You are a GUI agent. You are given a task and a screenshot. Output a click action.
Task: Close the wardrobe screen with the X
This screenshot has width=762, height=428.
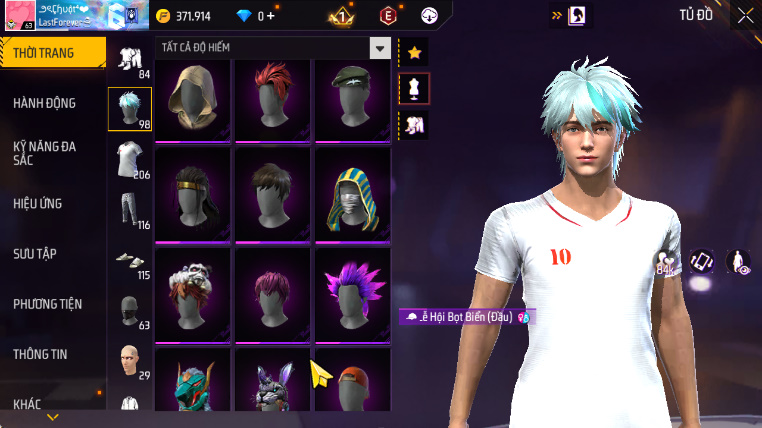click(x=745, y=15)
